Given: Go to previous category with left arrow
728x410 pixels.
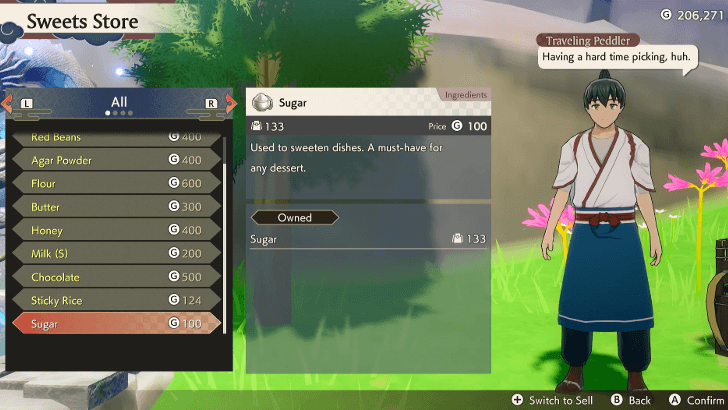Looking at the screenshot, I should [x=7, y=103].
